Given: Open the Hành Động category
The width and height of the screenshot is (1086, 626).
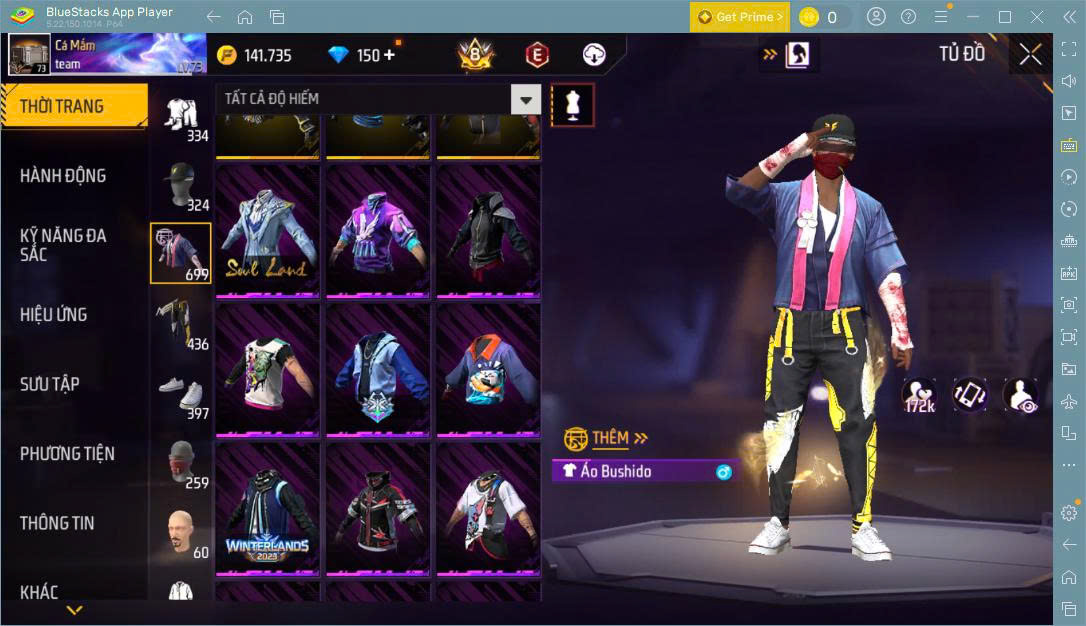Looking at the screenshot, I should point(63,176).
